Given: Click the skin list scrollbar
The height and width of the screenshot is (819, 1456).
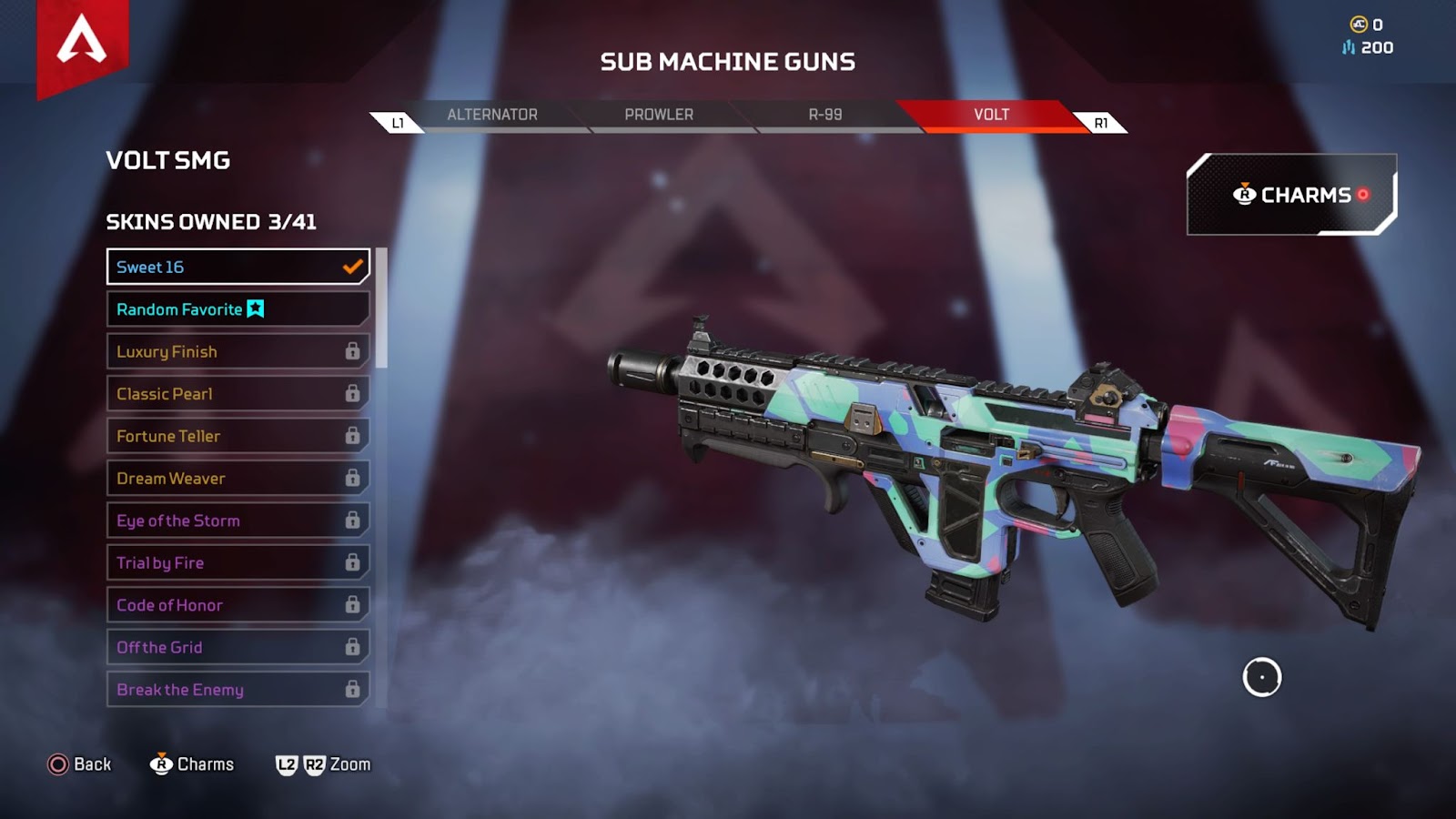Looking at the screenshot, I should tap(382, 308).
